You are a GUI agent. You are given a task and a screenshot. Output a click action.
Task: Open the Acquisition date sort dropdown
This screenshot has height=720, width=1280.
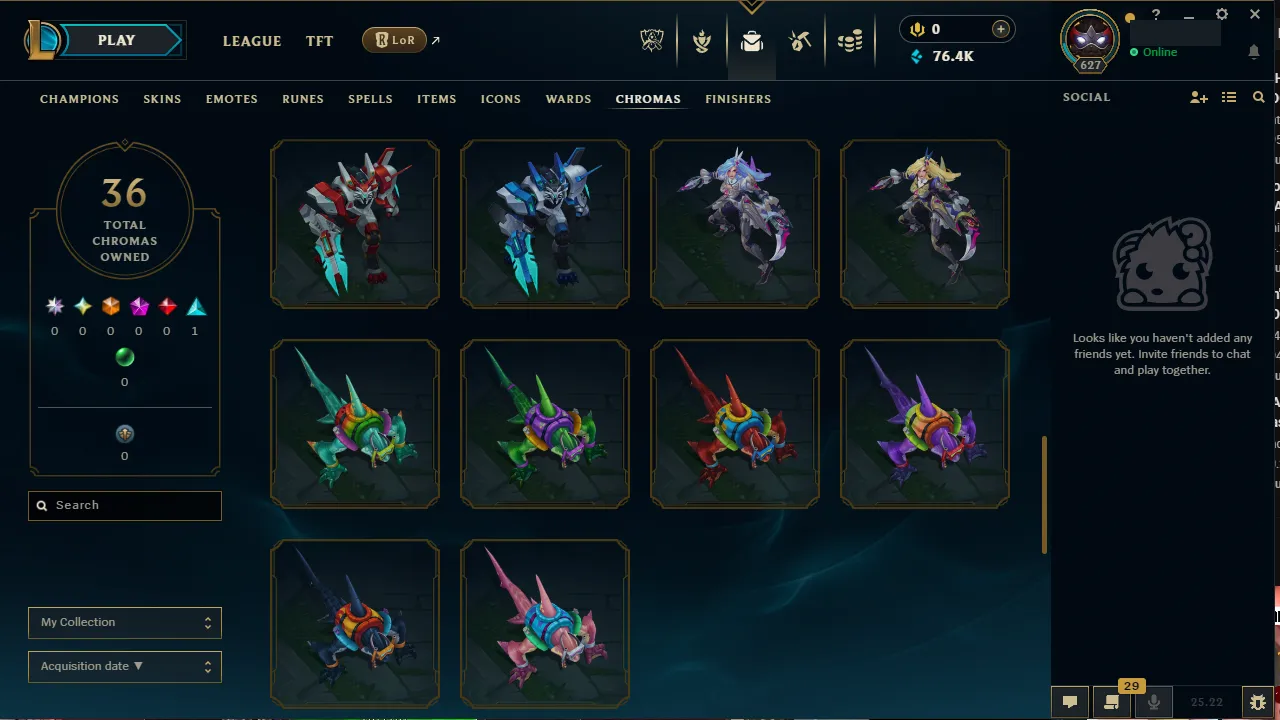124,666
